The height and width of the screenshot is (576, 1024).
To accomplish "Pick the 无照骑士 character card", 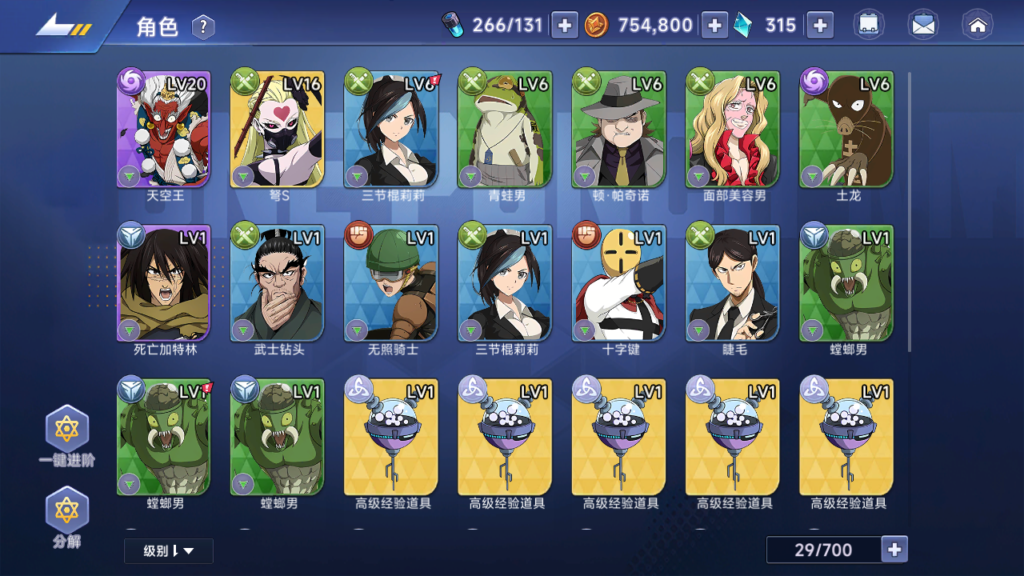I will coord(393,283).
